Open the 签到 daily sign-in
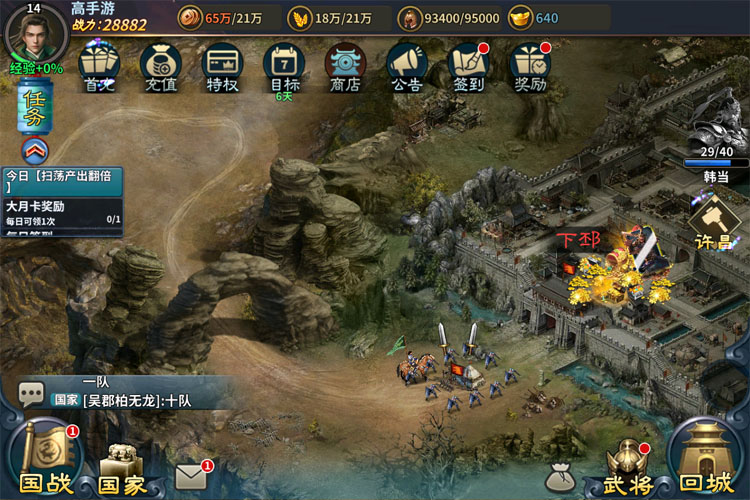The width and height of the screenshot is (750, 500). [x=468, y=66]
